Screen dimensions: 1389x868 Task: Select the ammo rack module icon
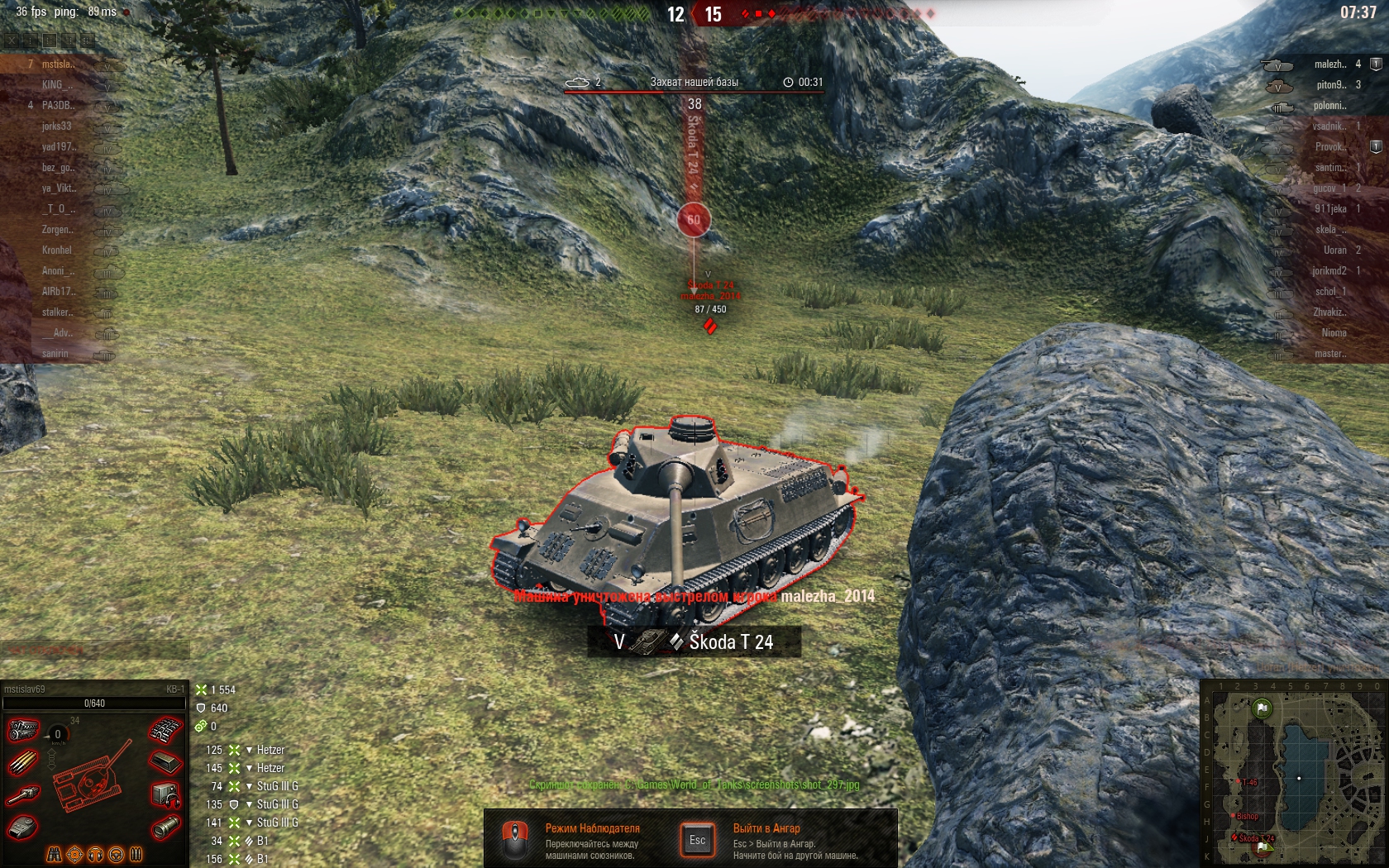[23, 761]
